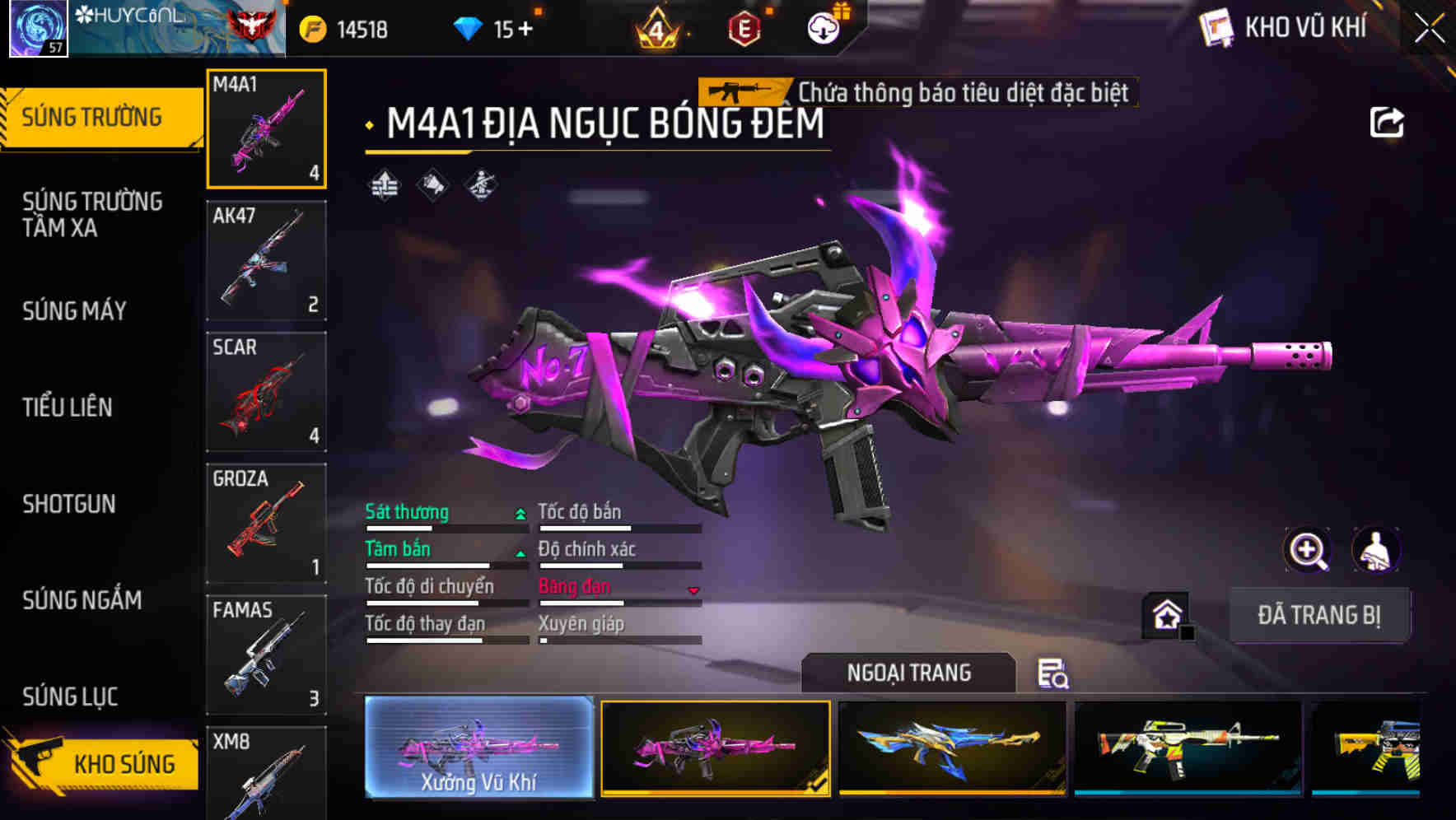Viewport: 1456px width, 820px height.
Task: Toggle equipped state via Đã Trang Bị
Action: (1319, 614)
